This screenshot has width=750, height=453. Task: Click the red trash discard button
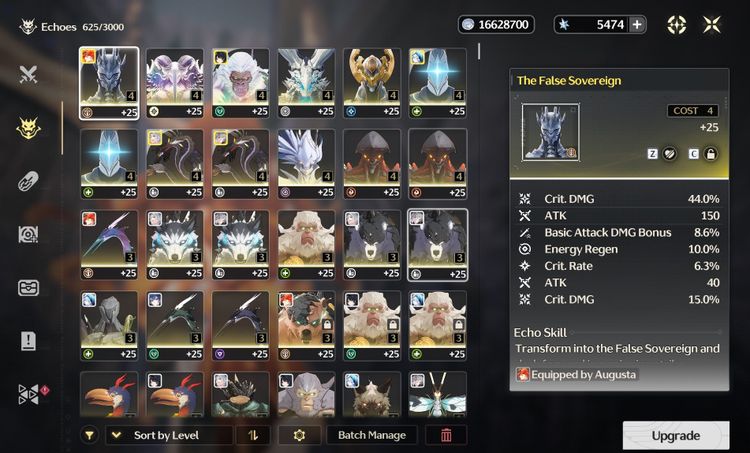445,435
